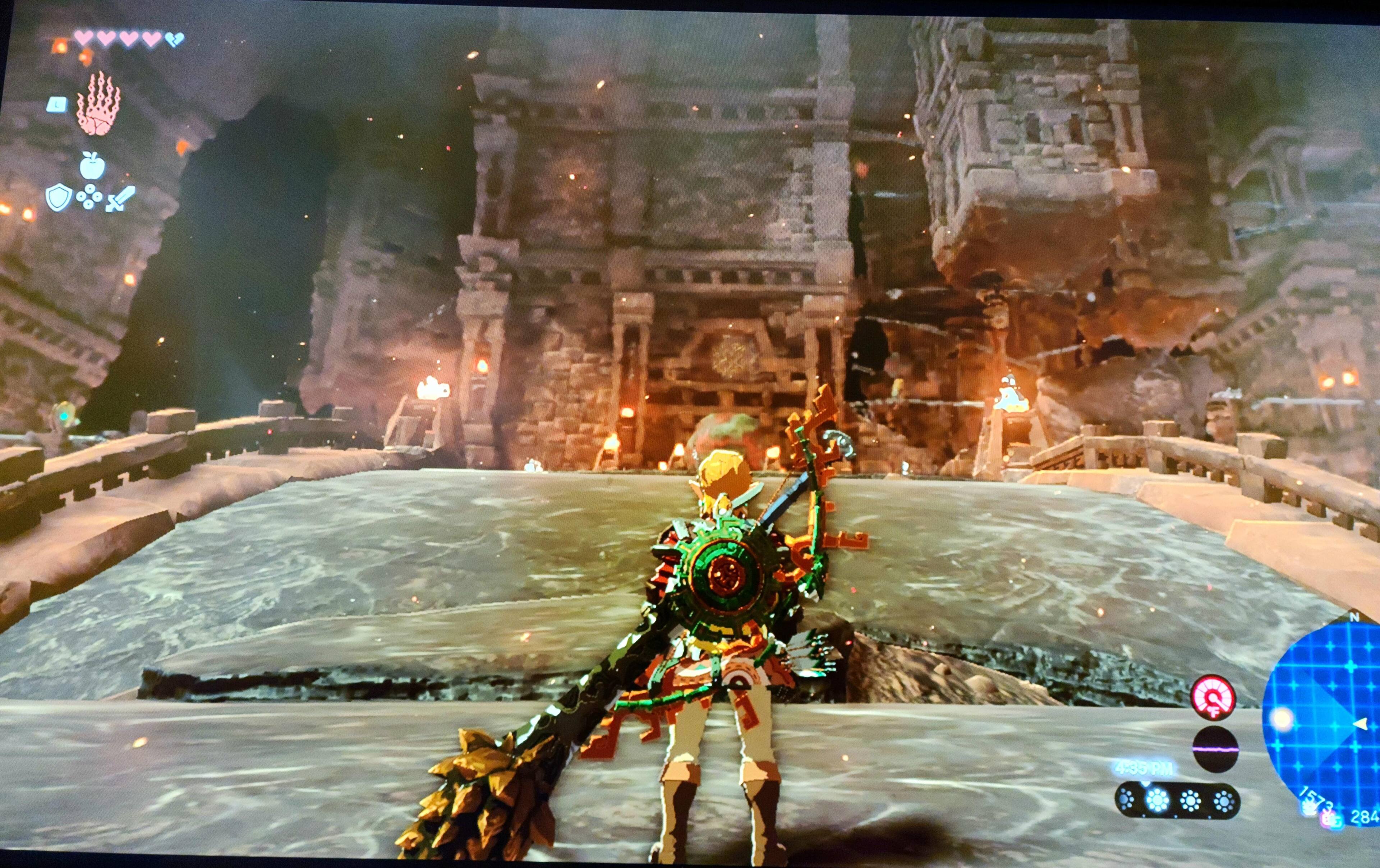Activate the hand ability icon

tap(98, 104)
